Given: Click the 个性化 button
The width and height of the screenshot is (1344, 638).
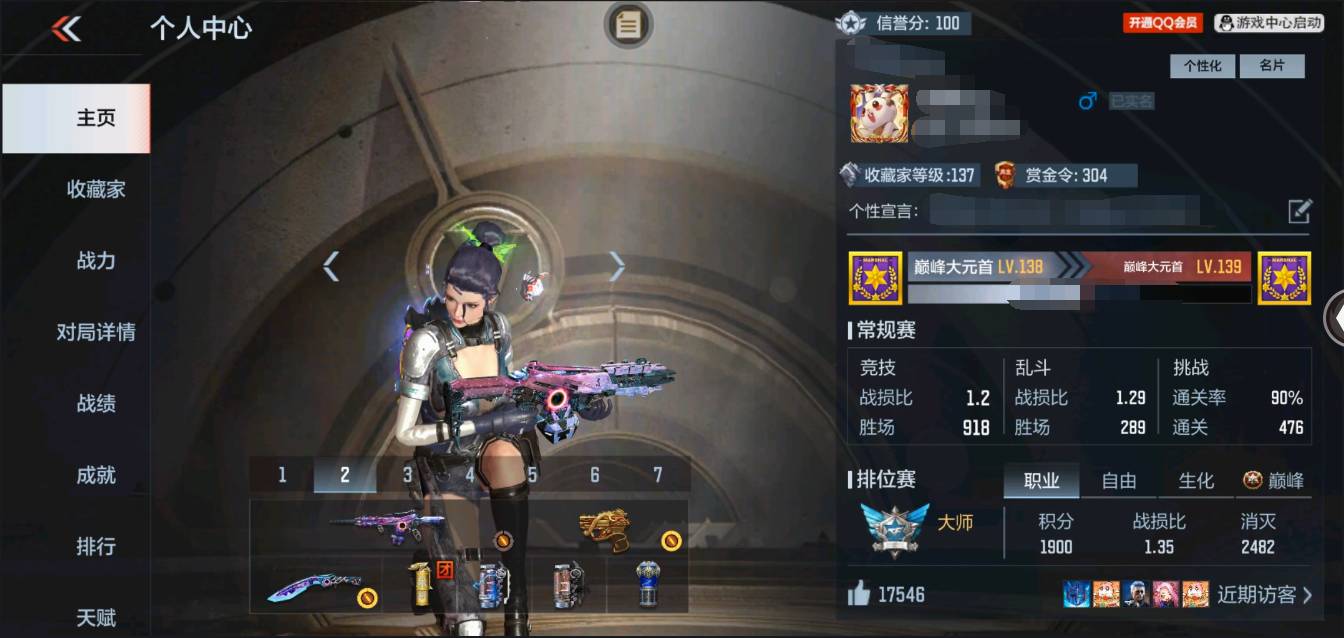Looking at the screenshot, I should (1202, 66).
